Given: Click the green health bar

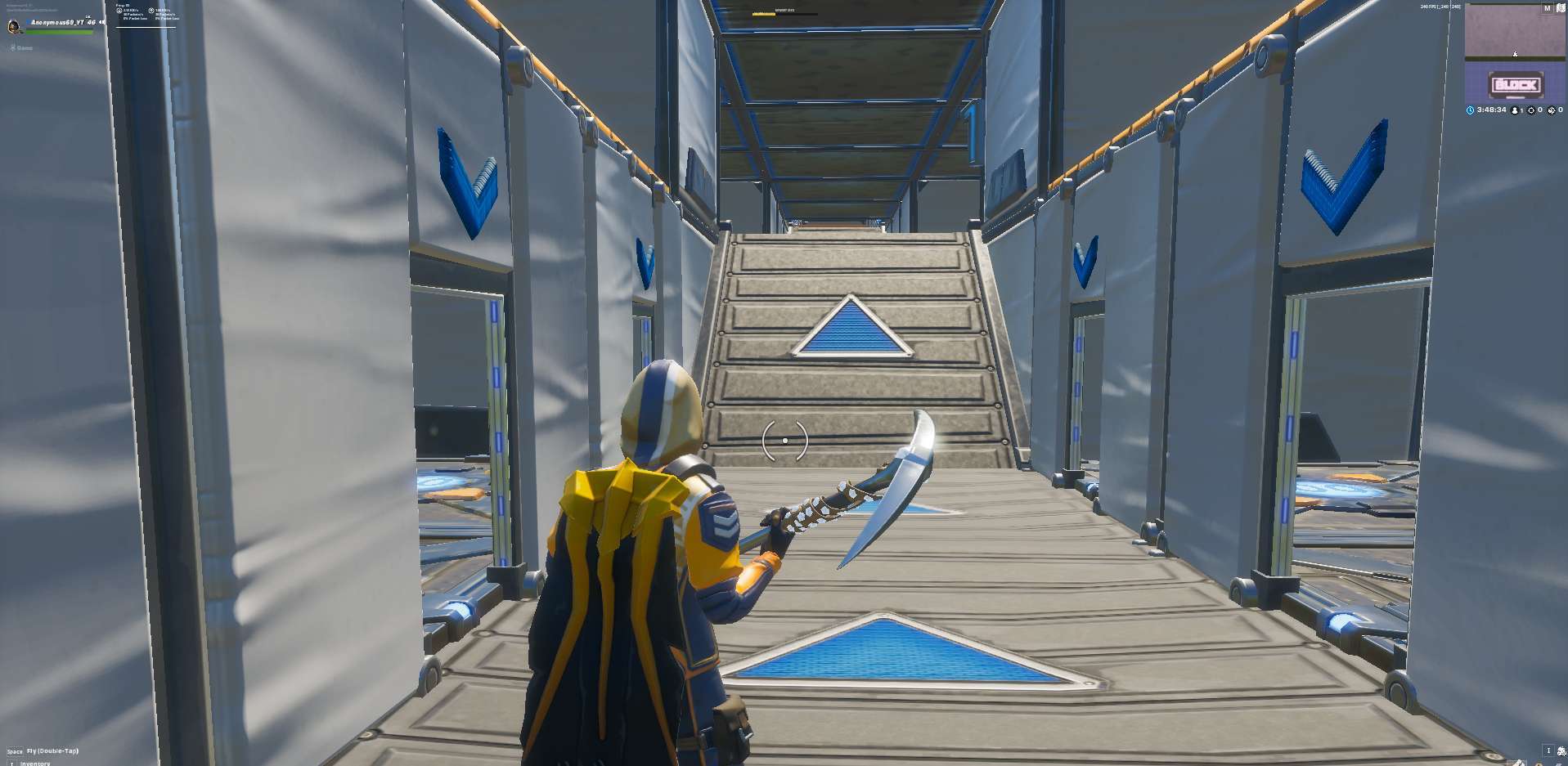Looking at the screenshot, I should [x=57, y=32].
